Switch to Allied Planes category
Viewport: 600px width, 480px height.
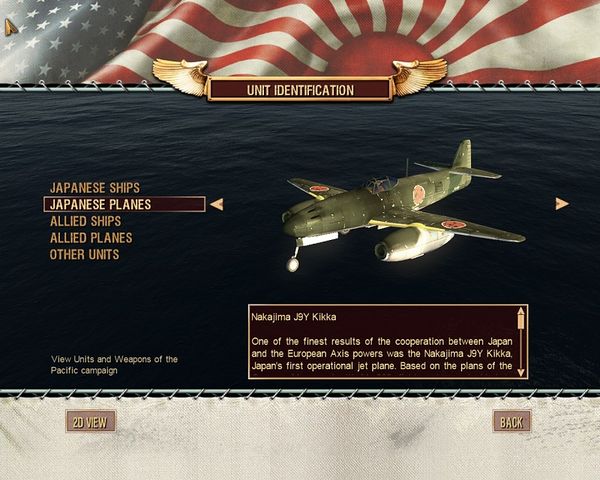tap(91, 238)
